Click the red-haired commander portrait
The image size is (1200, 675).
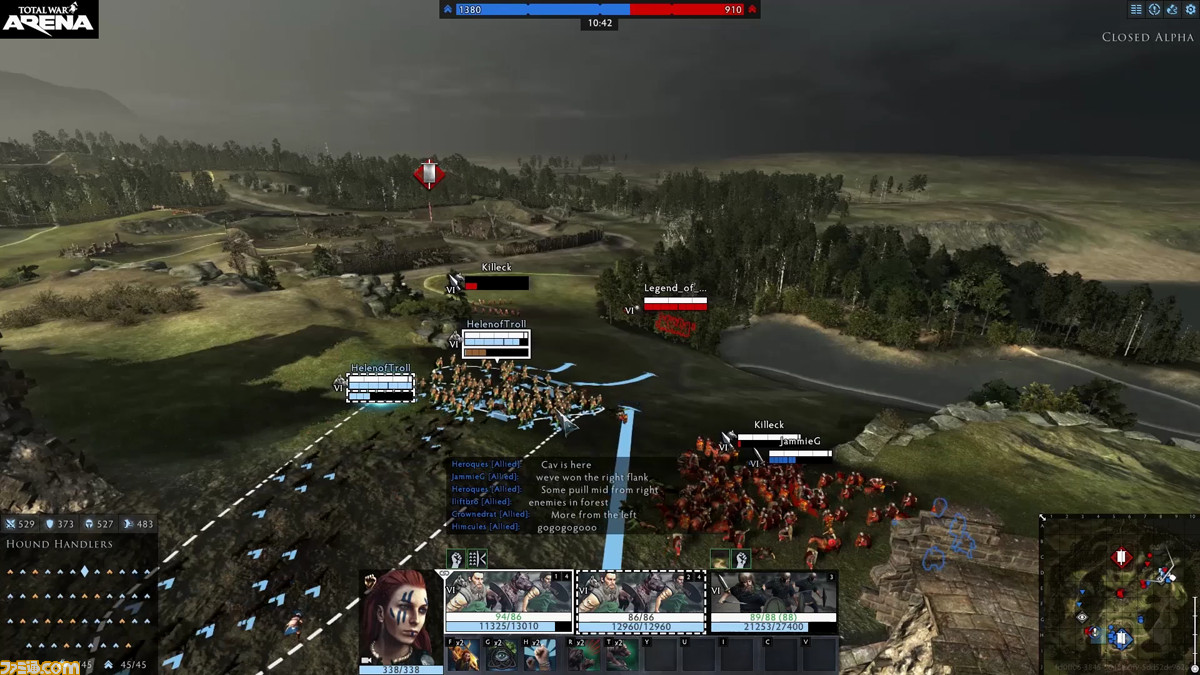point(401,616)
